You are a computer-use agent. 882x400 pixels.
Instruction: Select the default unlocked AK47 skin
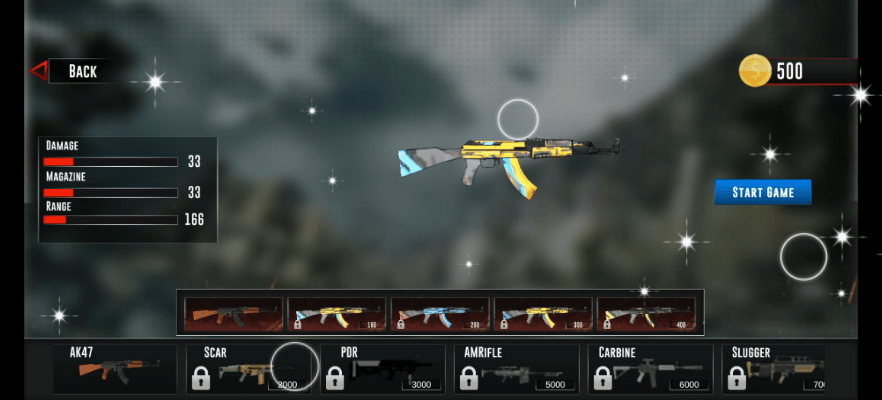click(234, 314)
